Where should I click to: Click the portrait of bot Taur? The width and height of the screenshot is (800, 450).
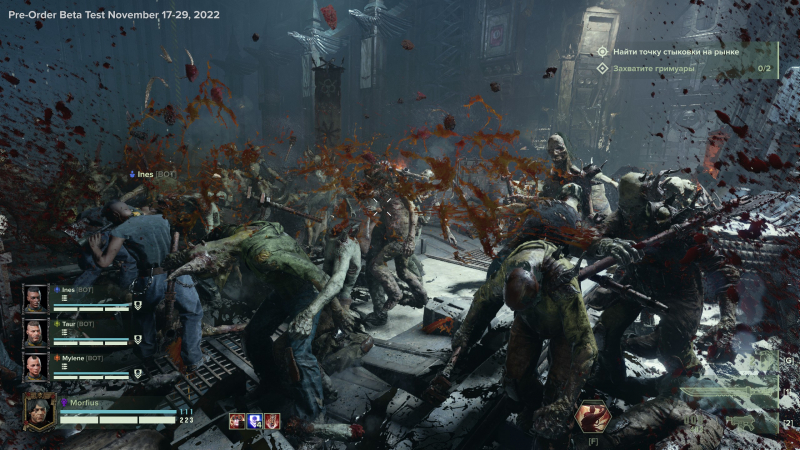click(35, 333)
